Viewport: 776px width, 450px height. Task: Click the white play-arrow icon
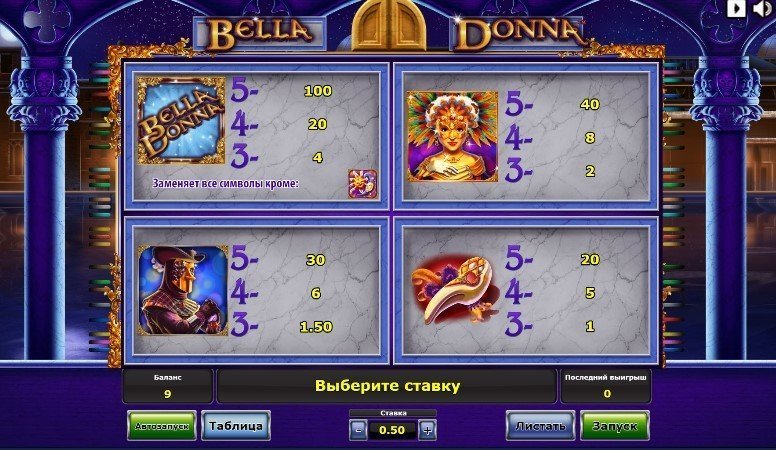pos(738,9)
